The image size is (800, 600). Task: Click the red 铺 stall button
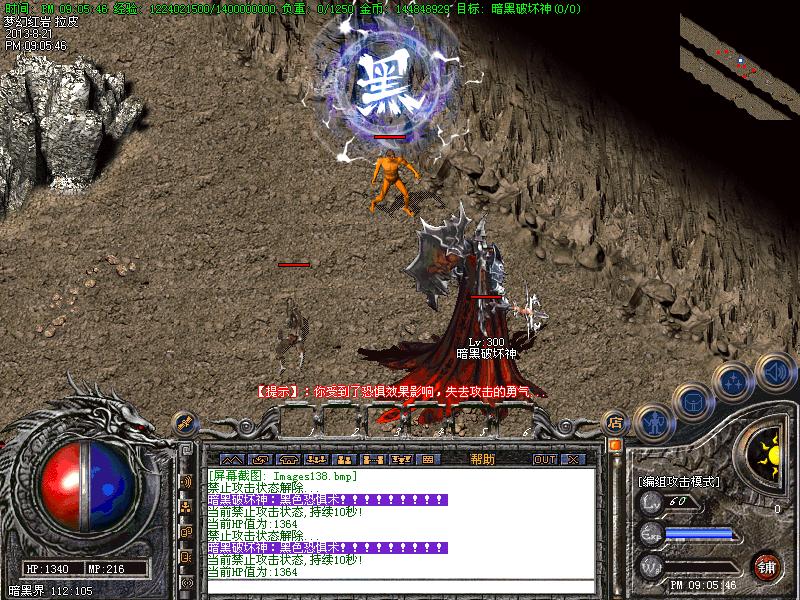pyautogui.click(x=767, y=566)
